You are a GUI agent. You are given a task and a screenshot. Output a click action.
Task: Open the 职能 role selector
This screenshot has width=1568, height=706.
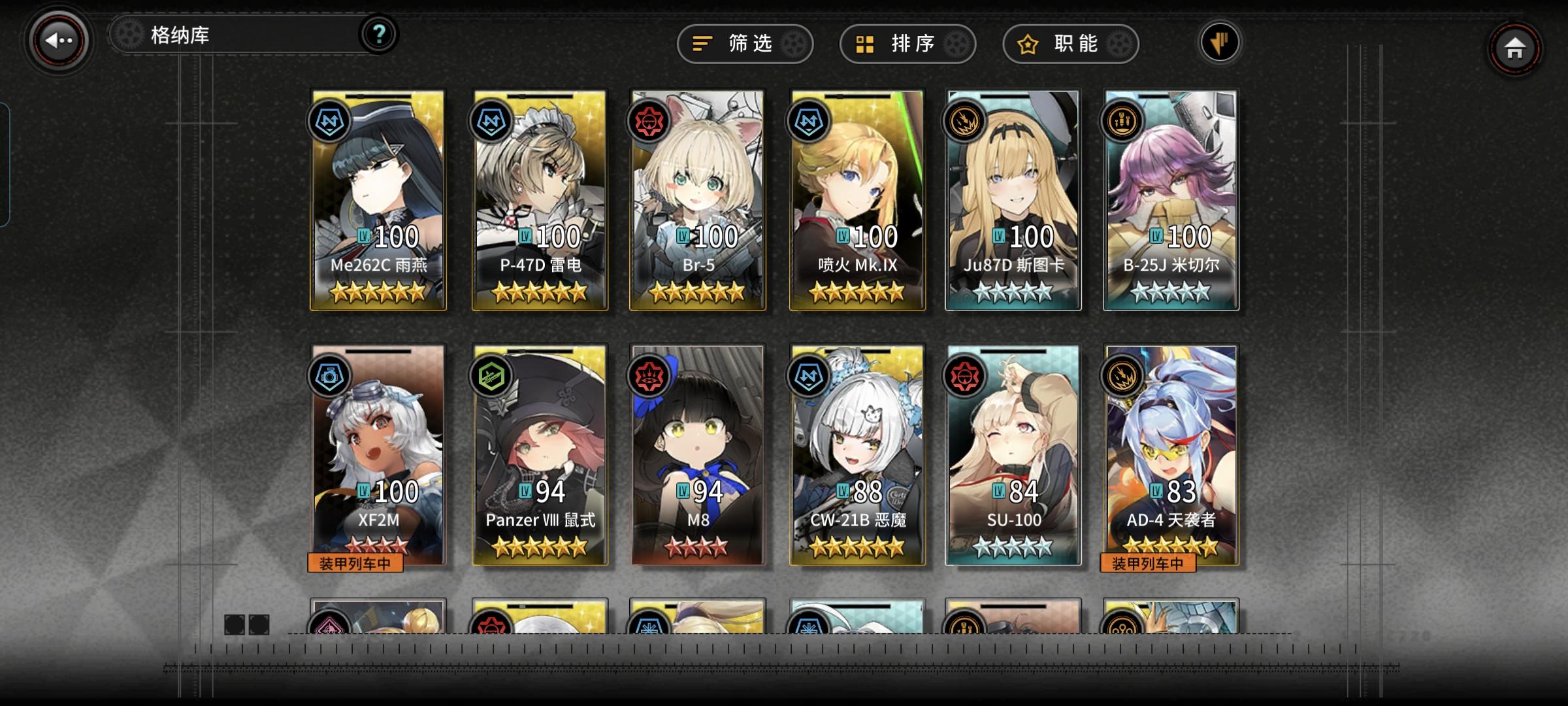tap(1070, 44)
